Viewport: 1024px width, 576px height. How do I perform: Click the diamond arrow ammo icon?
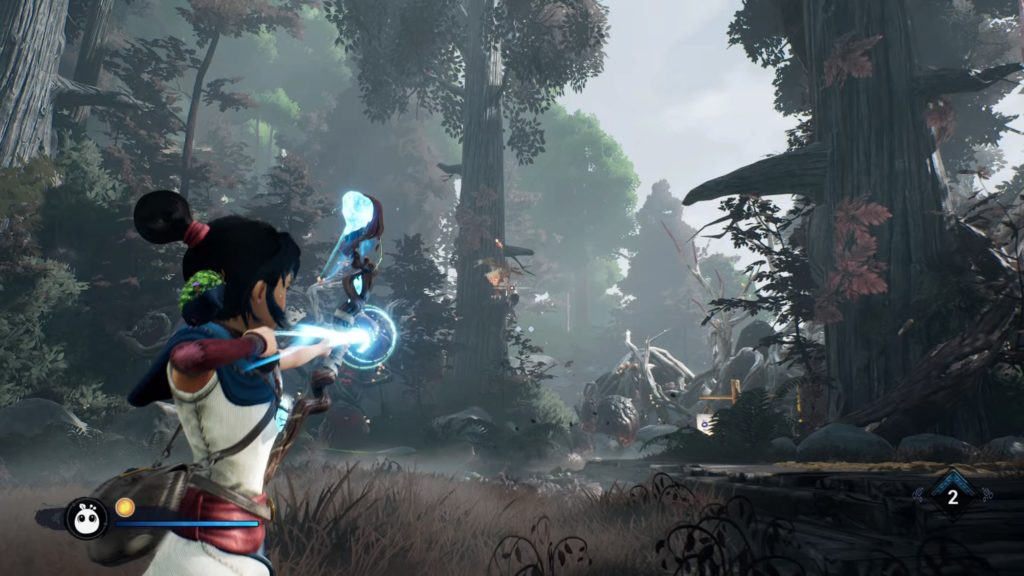(952, 496)
